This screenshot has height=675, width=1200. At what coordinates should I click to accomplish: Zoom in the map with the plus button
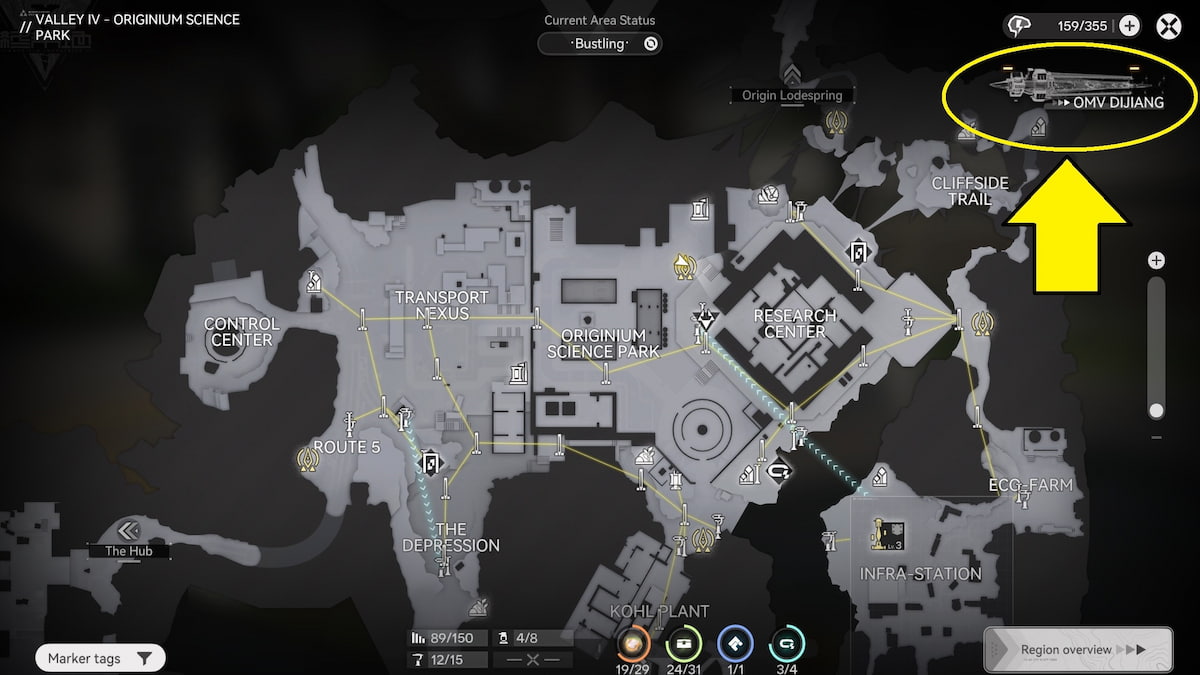(1157, 261)
